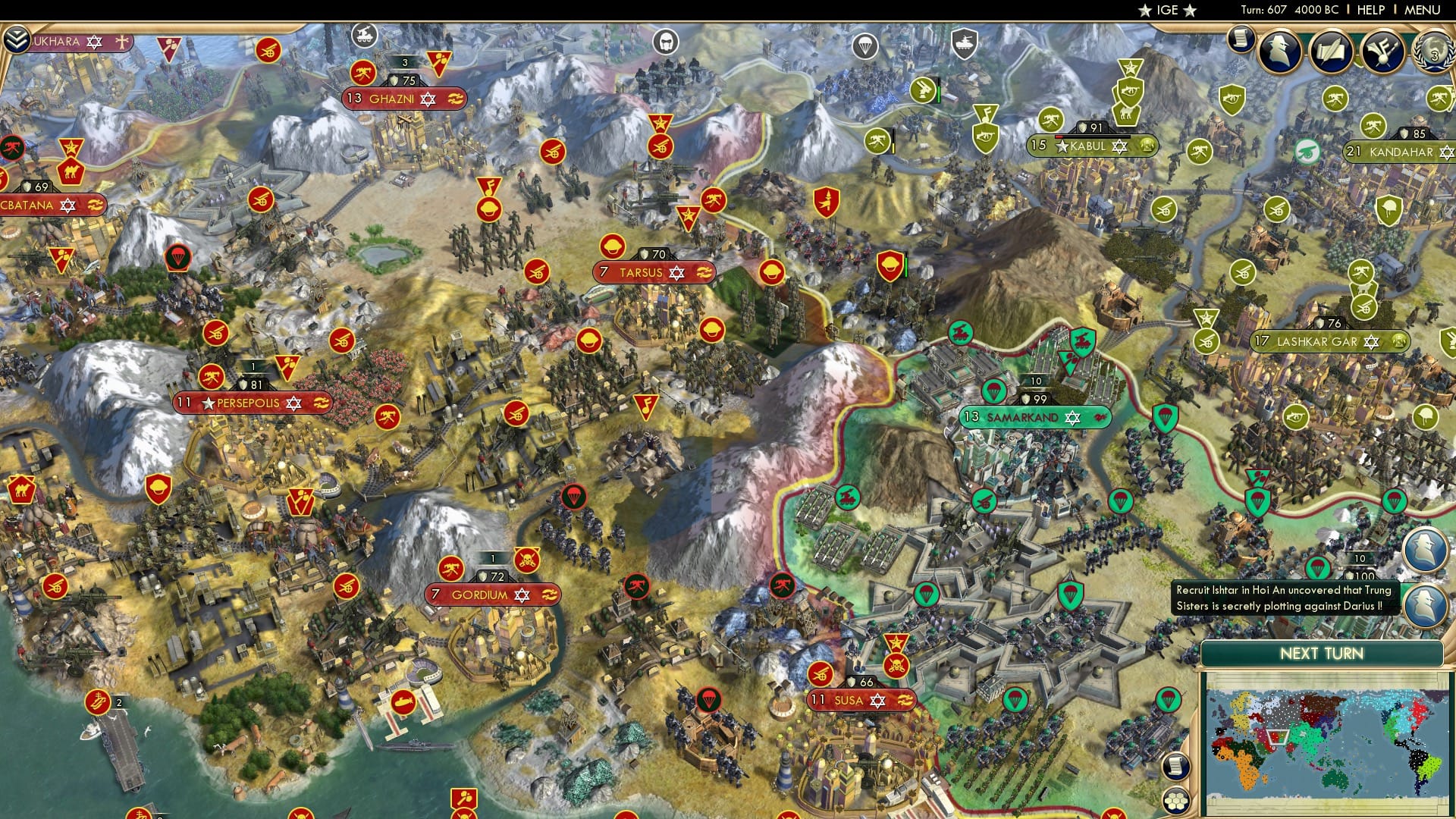Image resolution: width=1456 pixels, height=819 pixels.
Task: Open the notifications log scroll icon
Action: click(x=1241, y=39)
